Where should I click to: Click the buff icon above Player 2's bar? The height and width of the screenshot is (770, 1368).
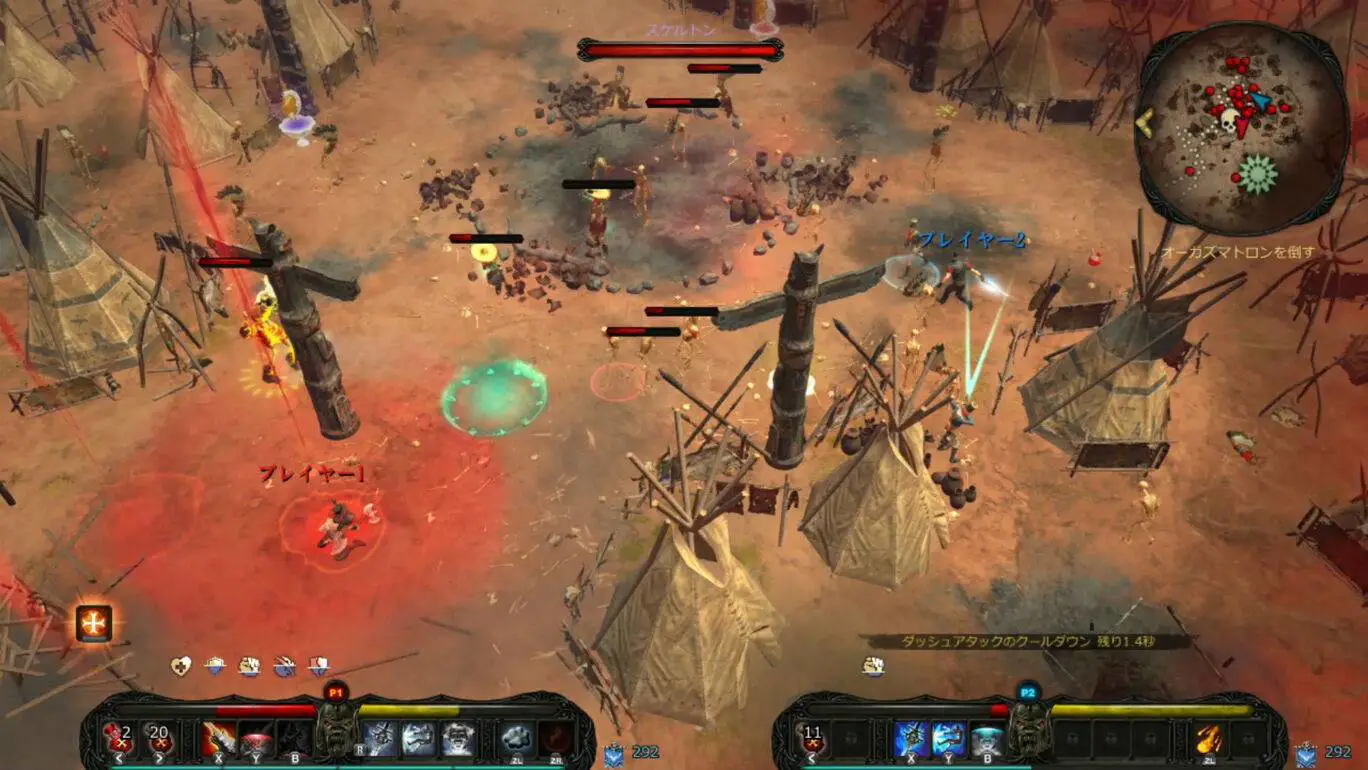click(875, 665)
